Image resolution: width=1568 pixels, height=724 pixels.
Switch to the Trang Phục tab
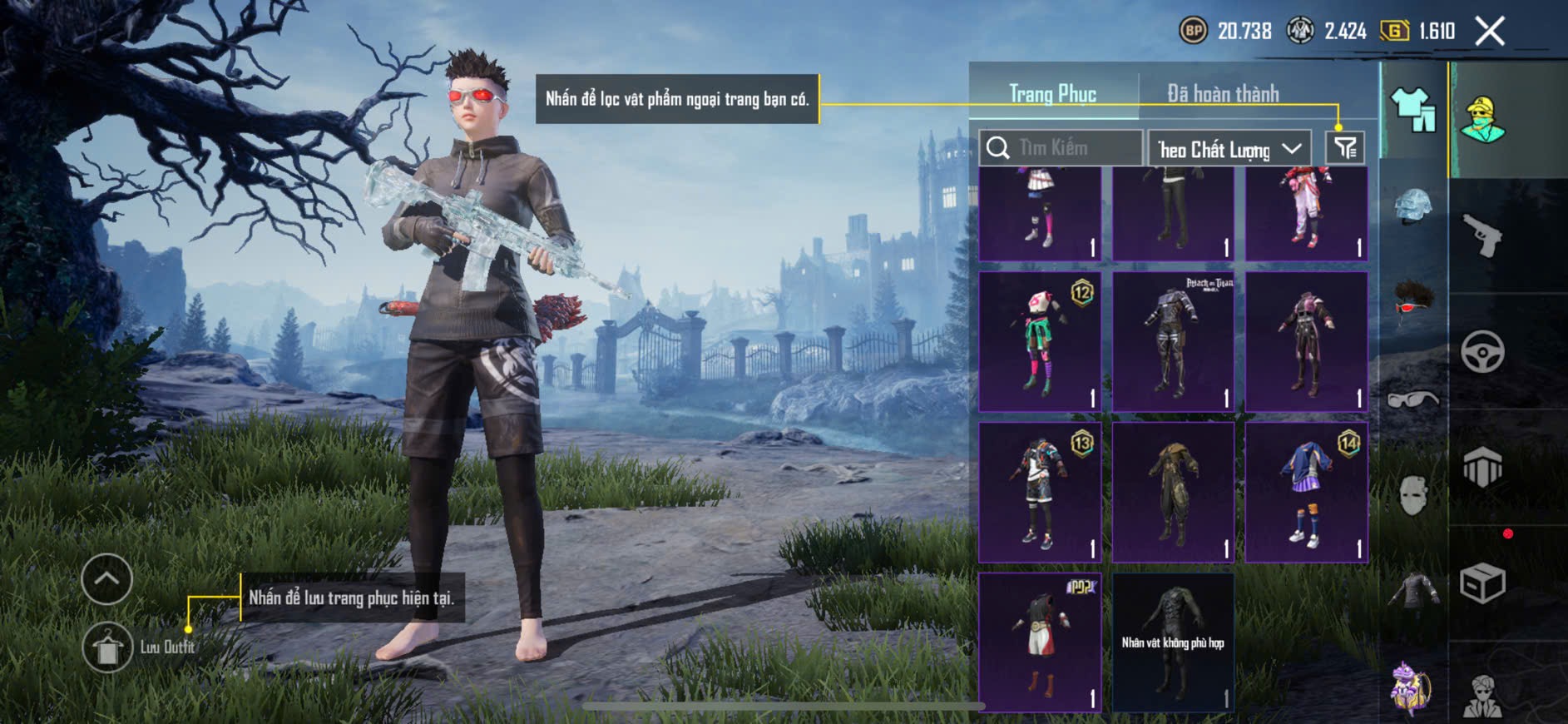click(1052, 93)
